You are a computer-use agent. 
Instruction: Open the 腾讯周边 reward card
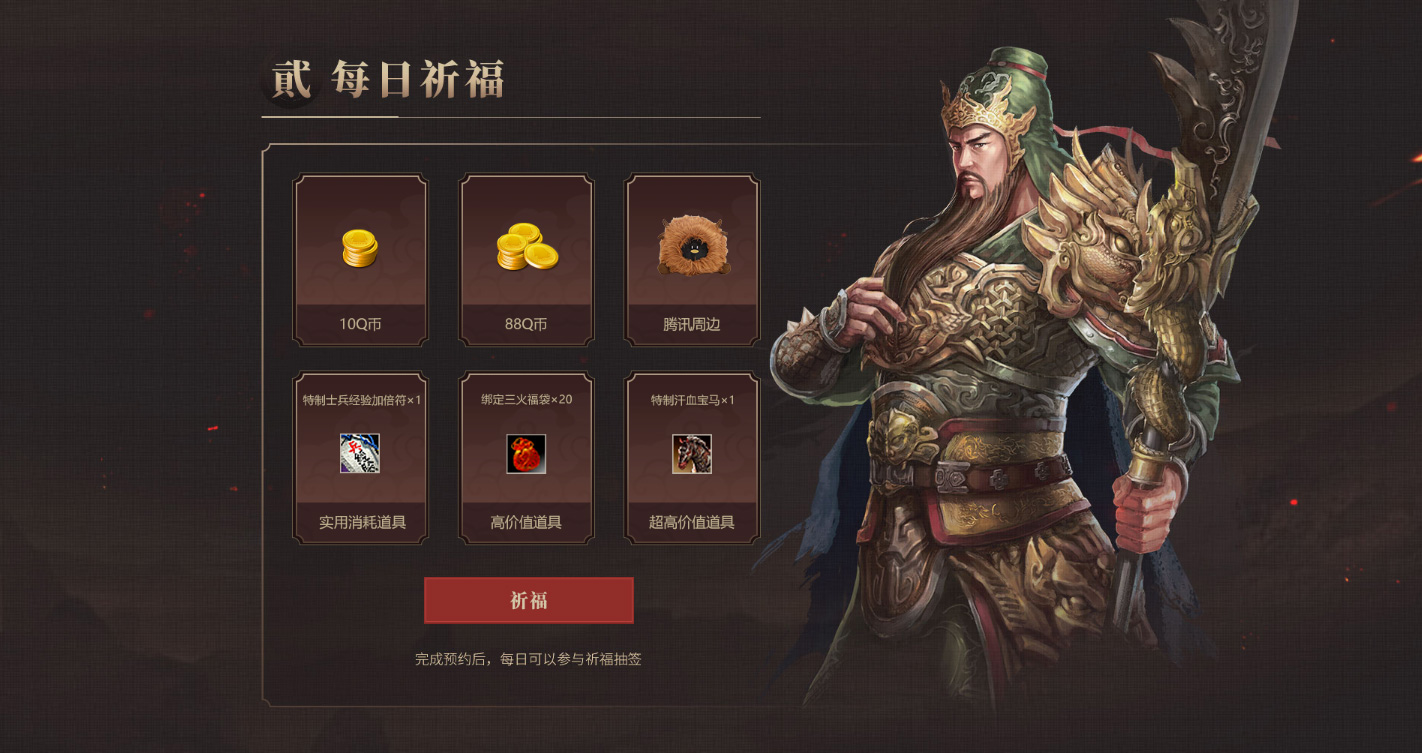(693, 260)
